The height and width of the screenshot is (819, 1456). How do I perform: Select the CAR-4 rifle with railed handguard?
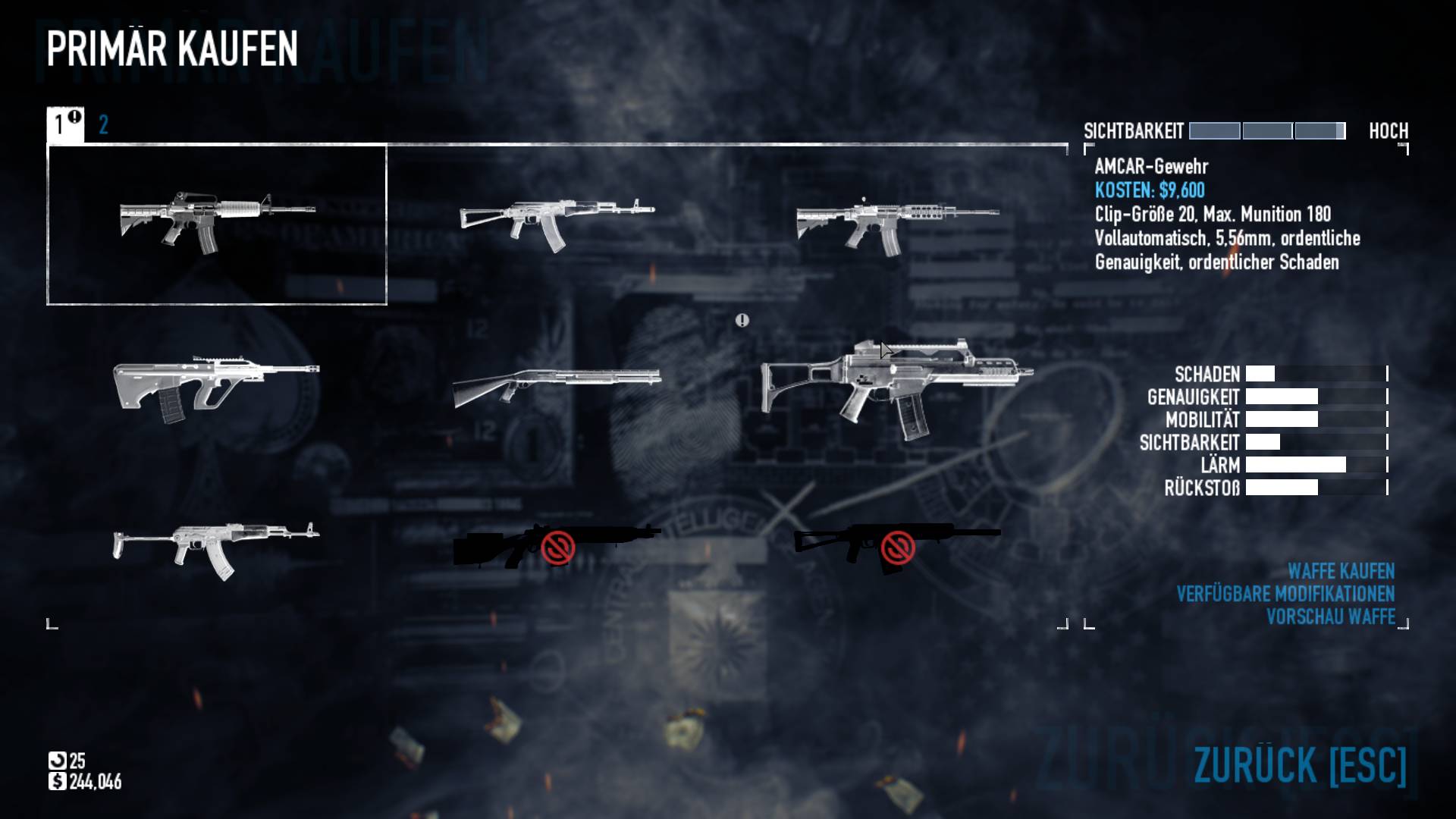897,224
